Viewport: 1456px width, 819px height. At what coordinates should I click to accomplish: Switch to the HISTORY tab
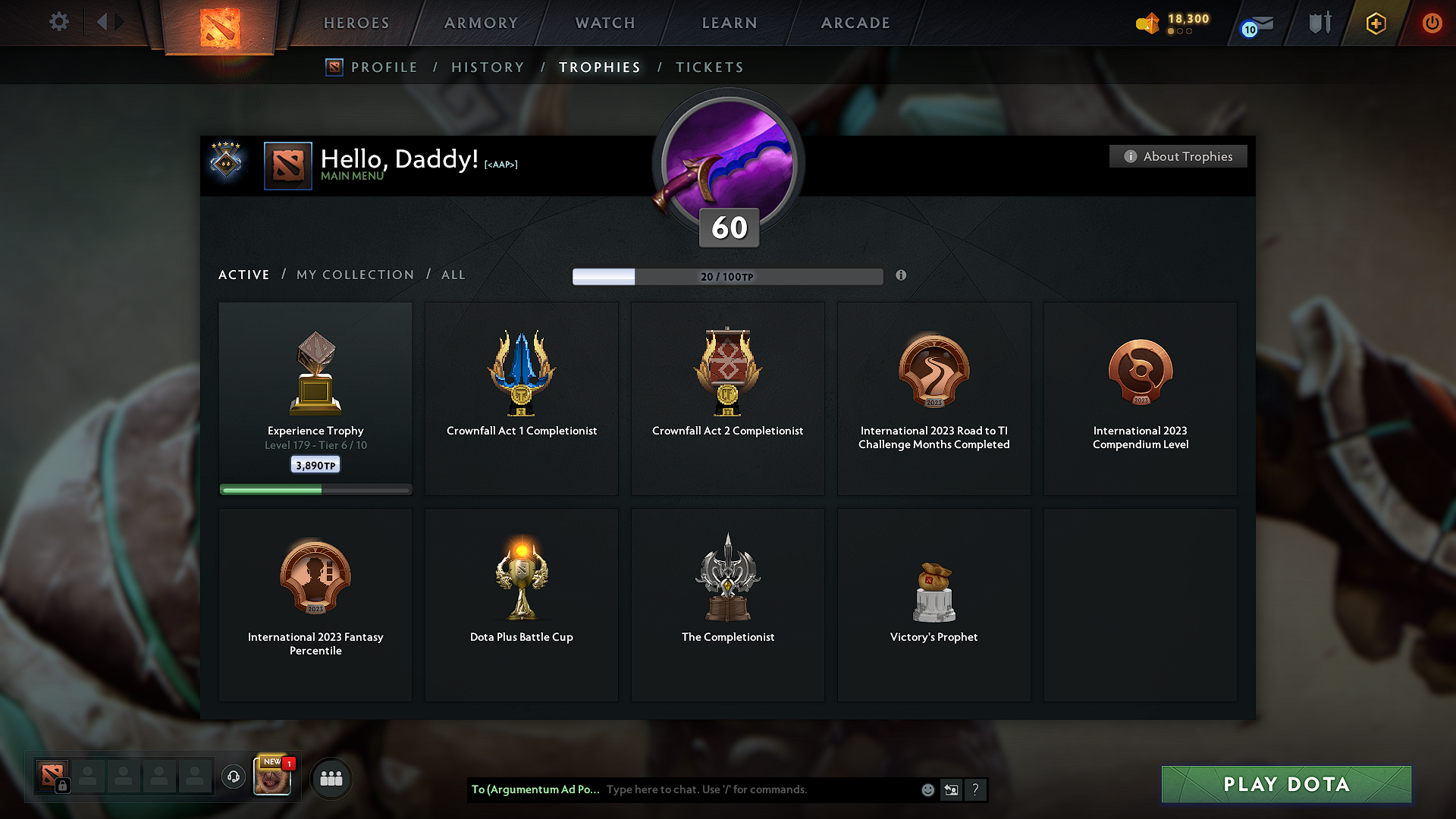click(488, 67)
